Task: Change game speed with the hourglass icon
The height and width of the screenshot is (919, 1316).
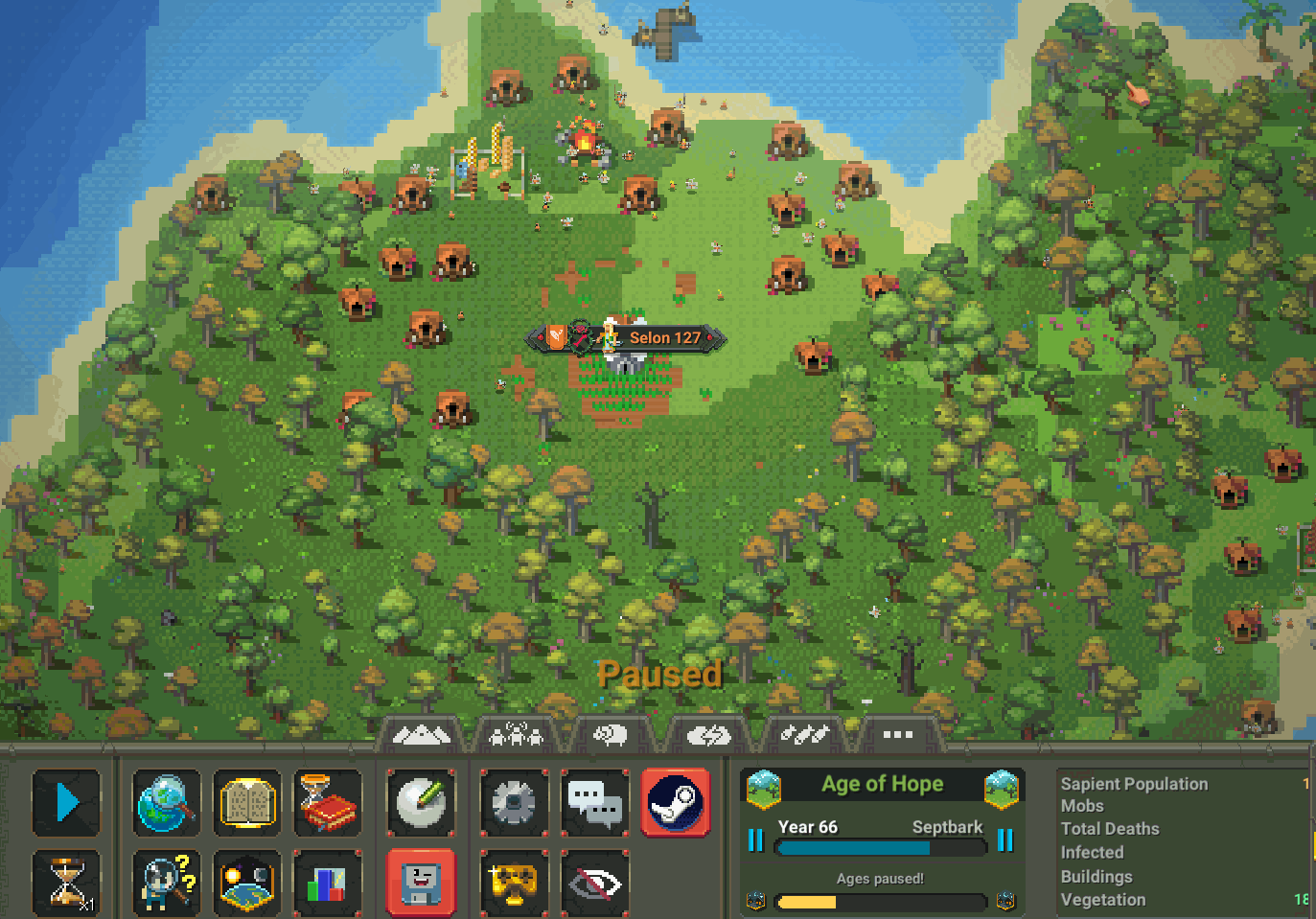Action: point(66,883)
